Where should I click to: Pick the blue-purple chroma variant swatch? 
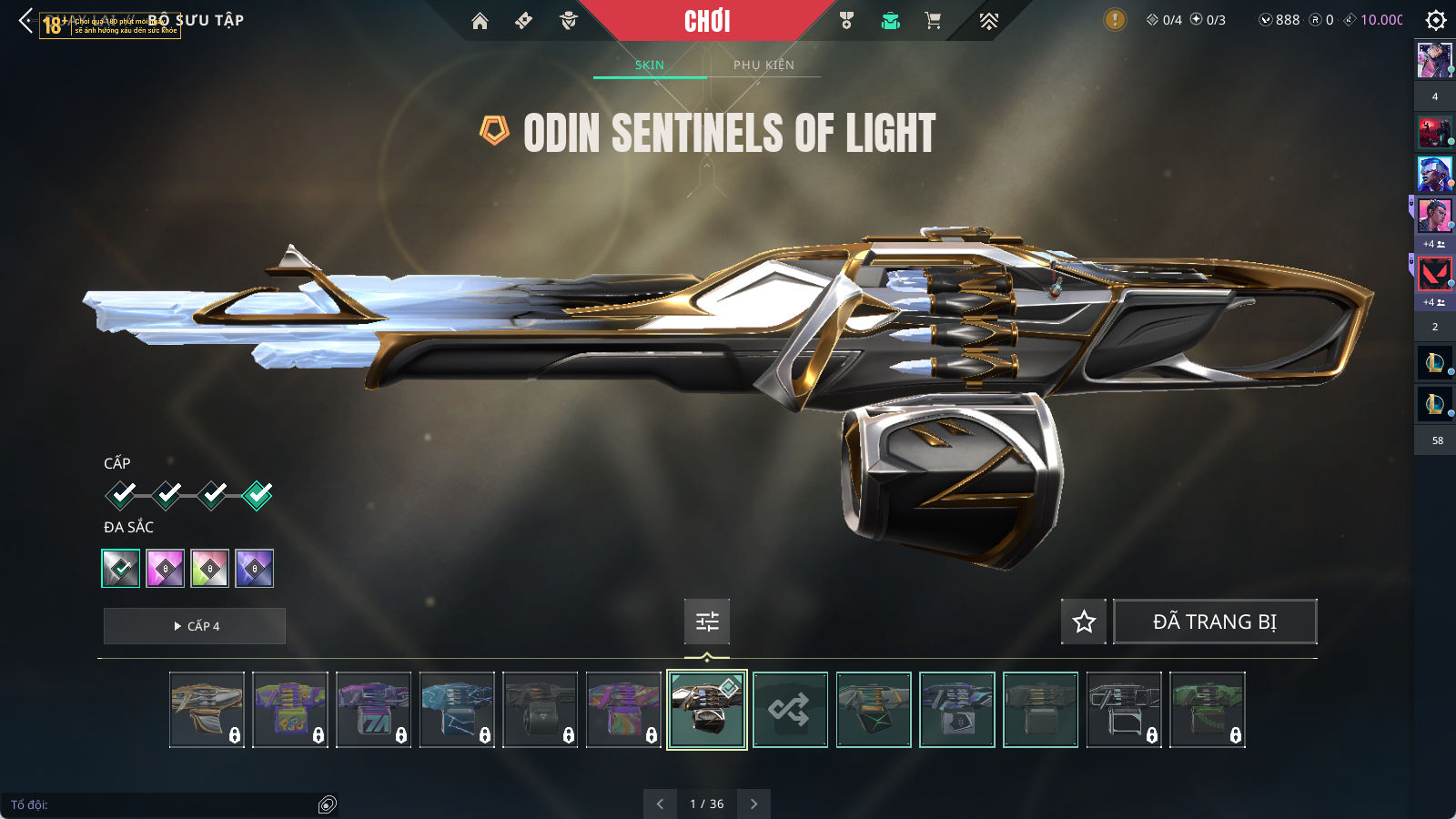(255, 569)
